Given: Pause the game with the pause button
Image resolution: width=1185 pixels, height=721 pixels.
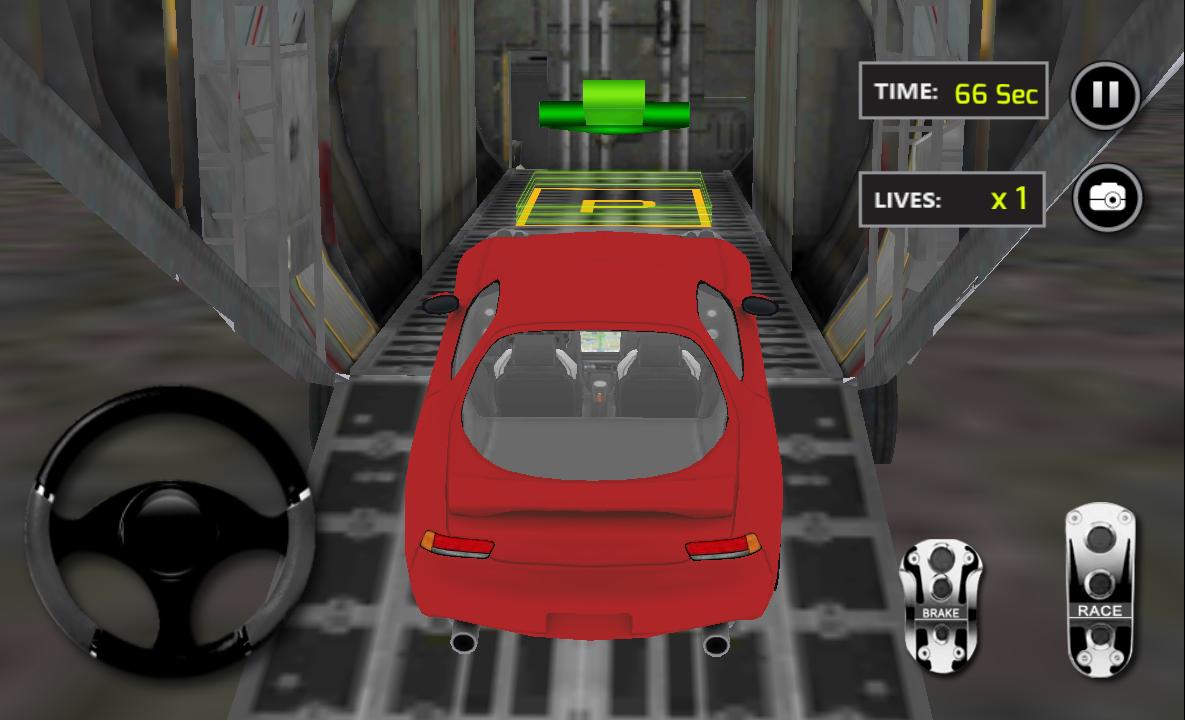Looking at the screenshot, I should tap(1105, 95).
